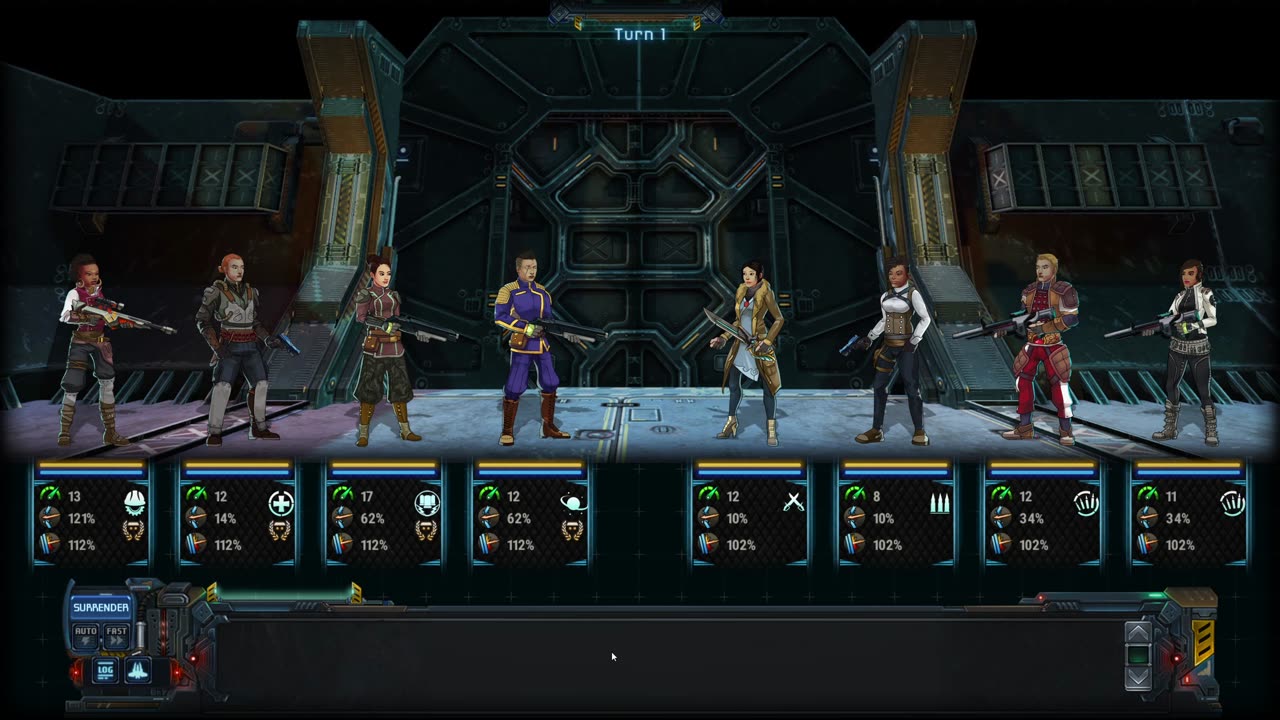
Task: Click the Surrender button
Action: [100, 608]
